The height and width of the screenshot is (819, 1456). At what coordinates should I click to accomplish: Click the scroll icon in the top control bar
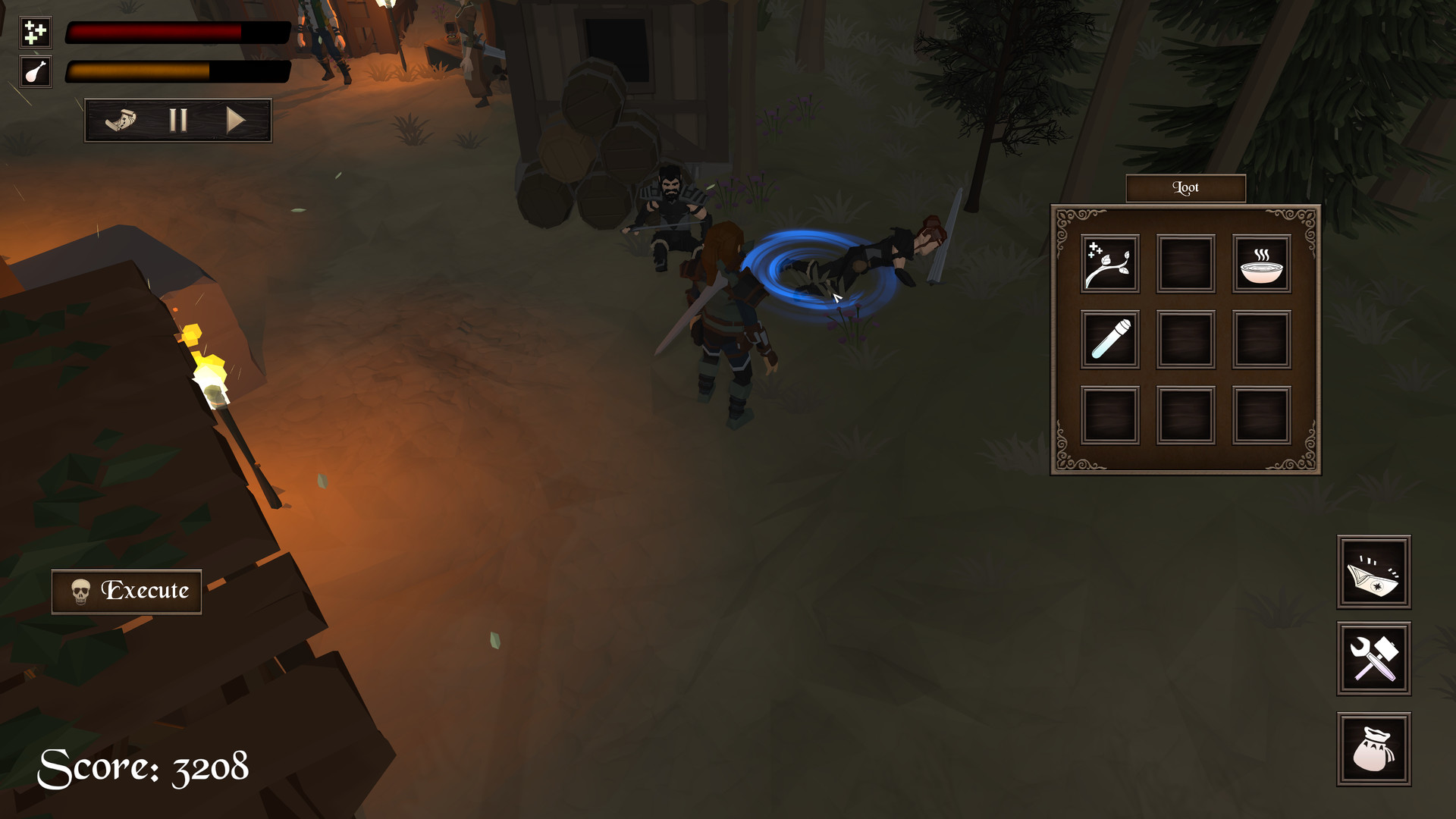pos(121,119)
